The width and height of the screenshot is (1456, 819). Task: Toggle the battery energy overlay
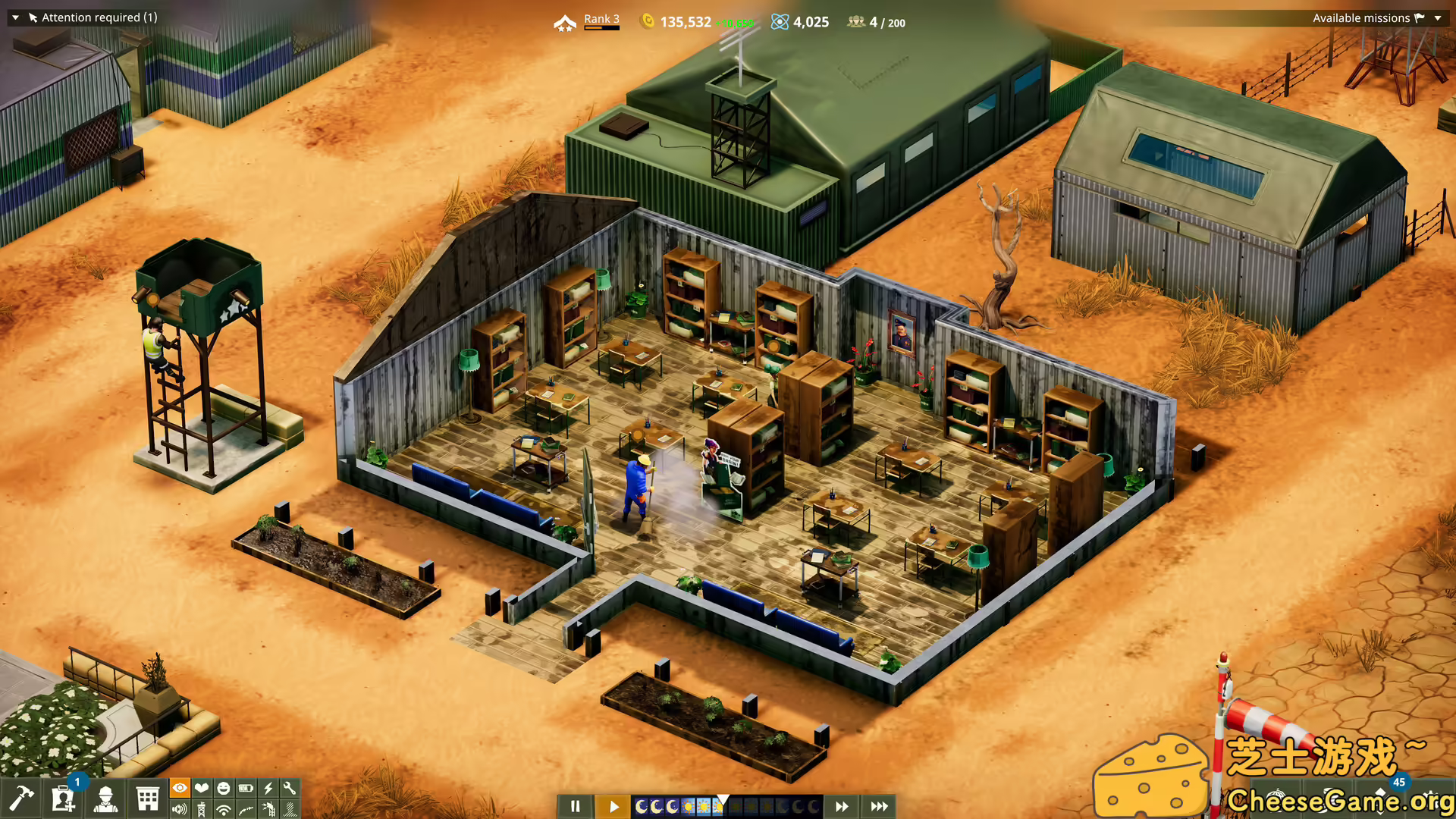pos(246,788)
